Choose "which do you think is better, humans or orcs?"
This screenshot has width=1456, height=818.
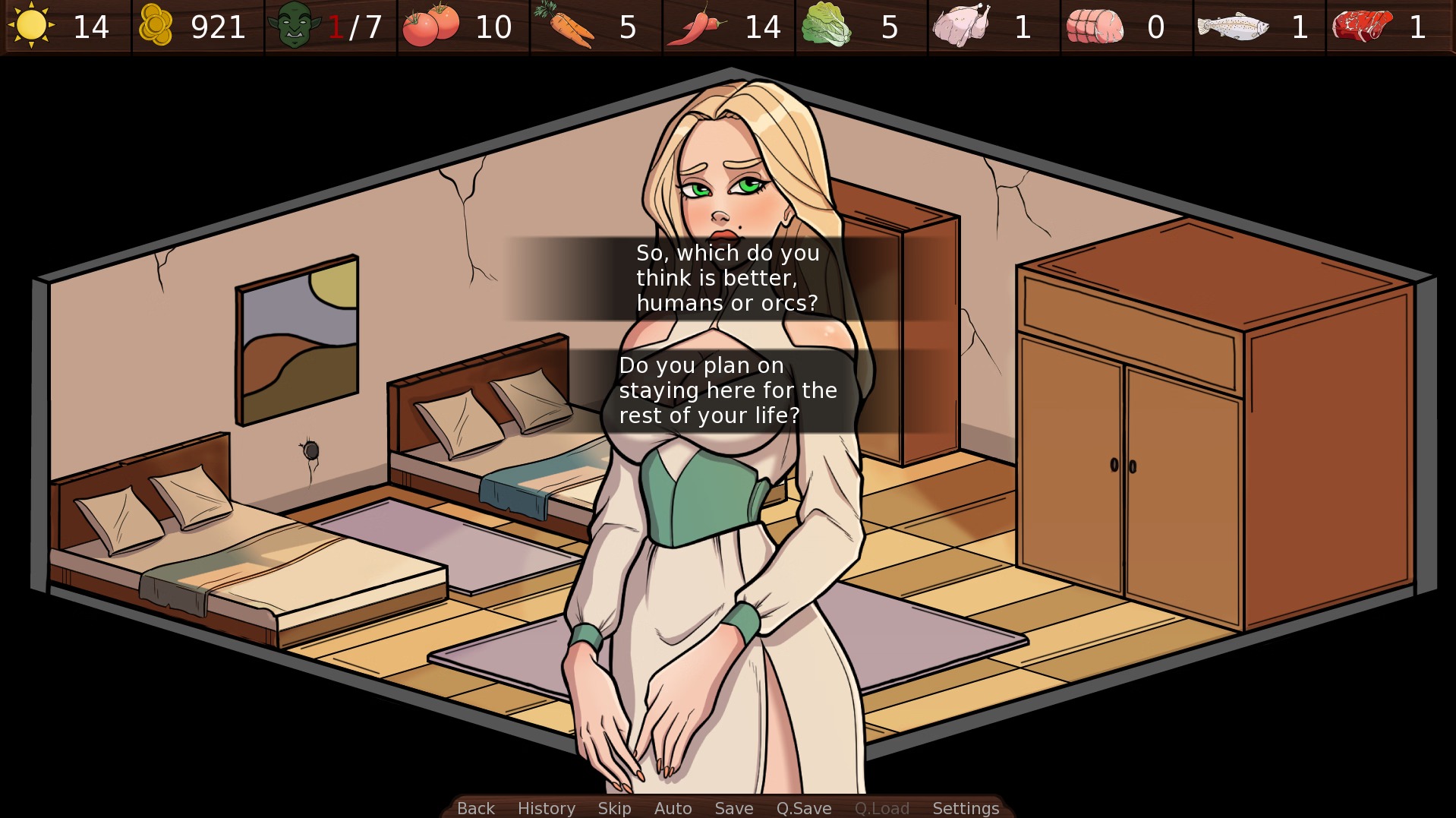tap(727, 278)
